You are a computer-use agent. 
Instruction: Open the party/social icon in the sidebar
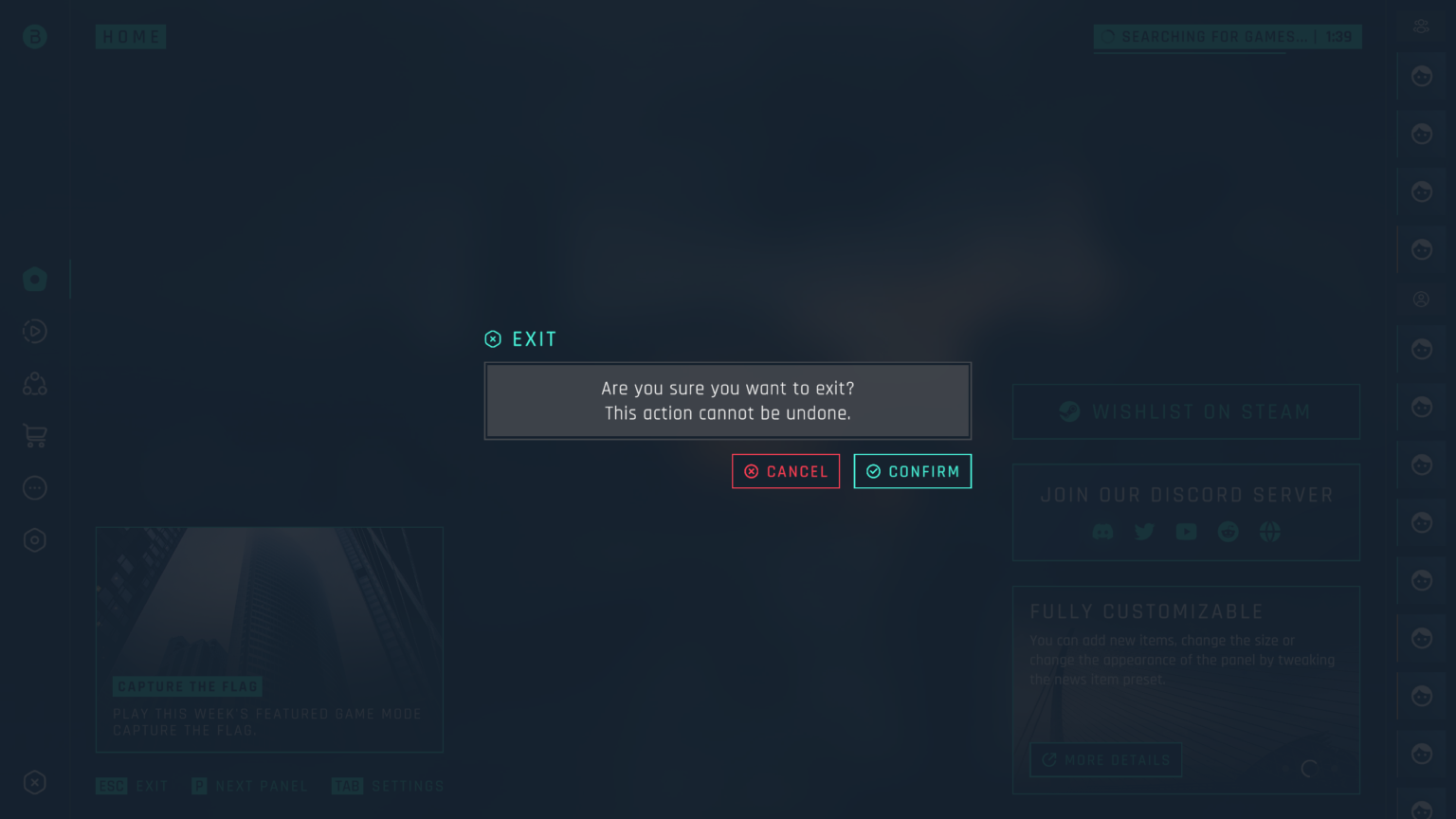(x=35, y=383)
